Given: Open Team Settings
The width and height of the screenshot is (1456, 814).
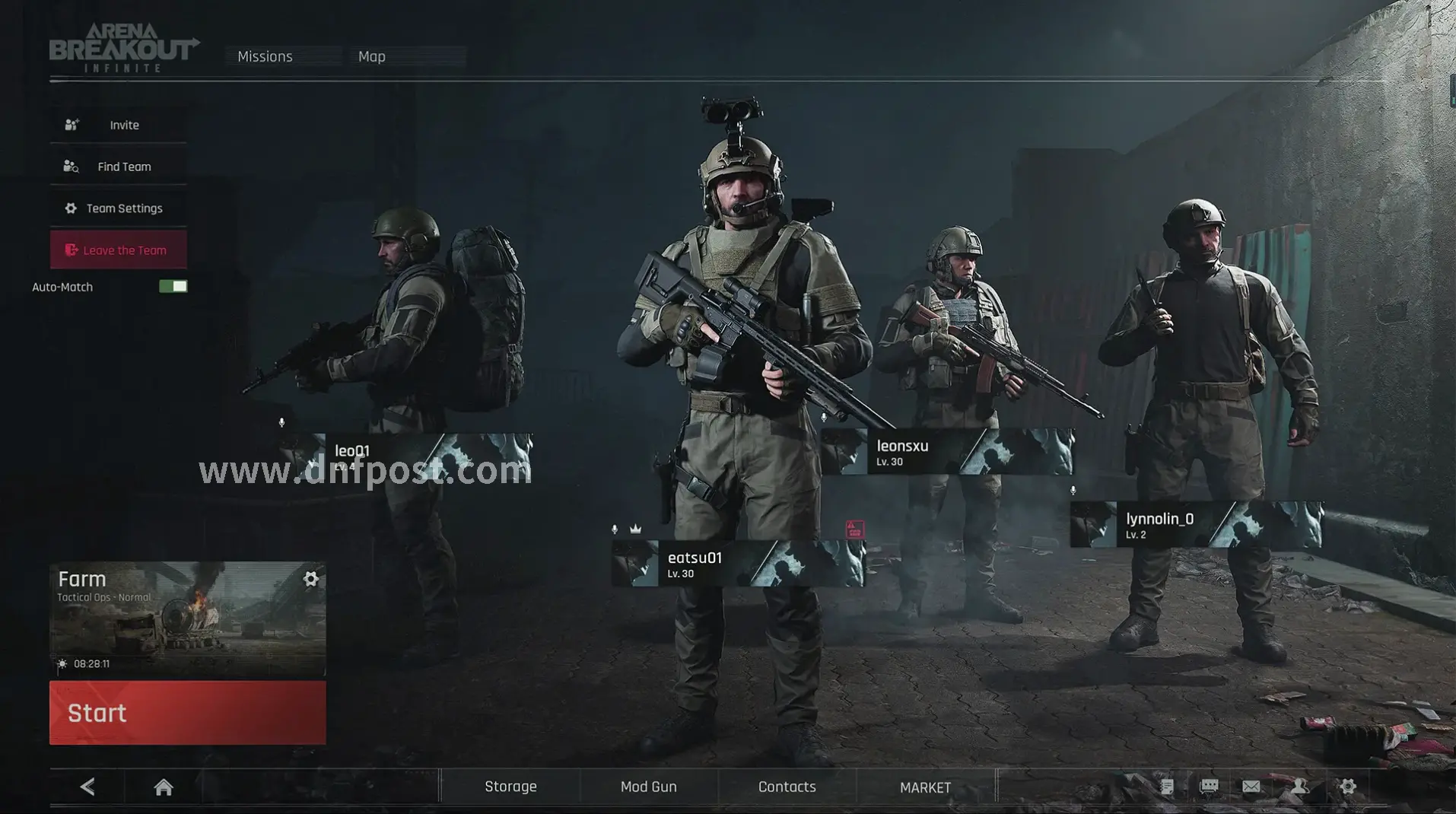Looking at the screenshot, I should pyautogui.click(x=119, y=208).
